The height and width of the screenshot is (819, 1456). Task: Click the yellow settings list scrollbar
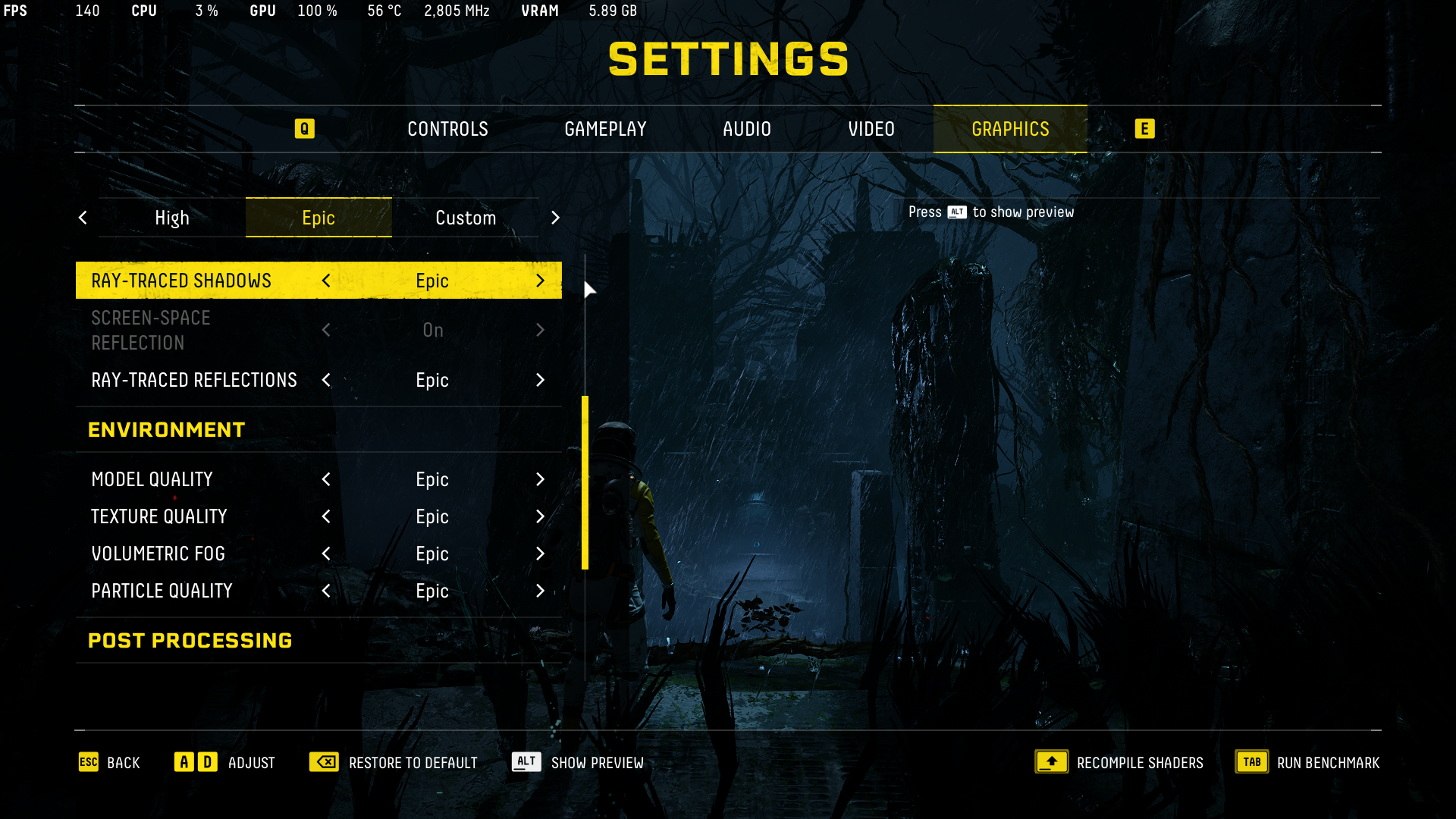[x=585, y=482]
